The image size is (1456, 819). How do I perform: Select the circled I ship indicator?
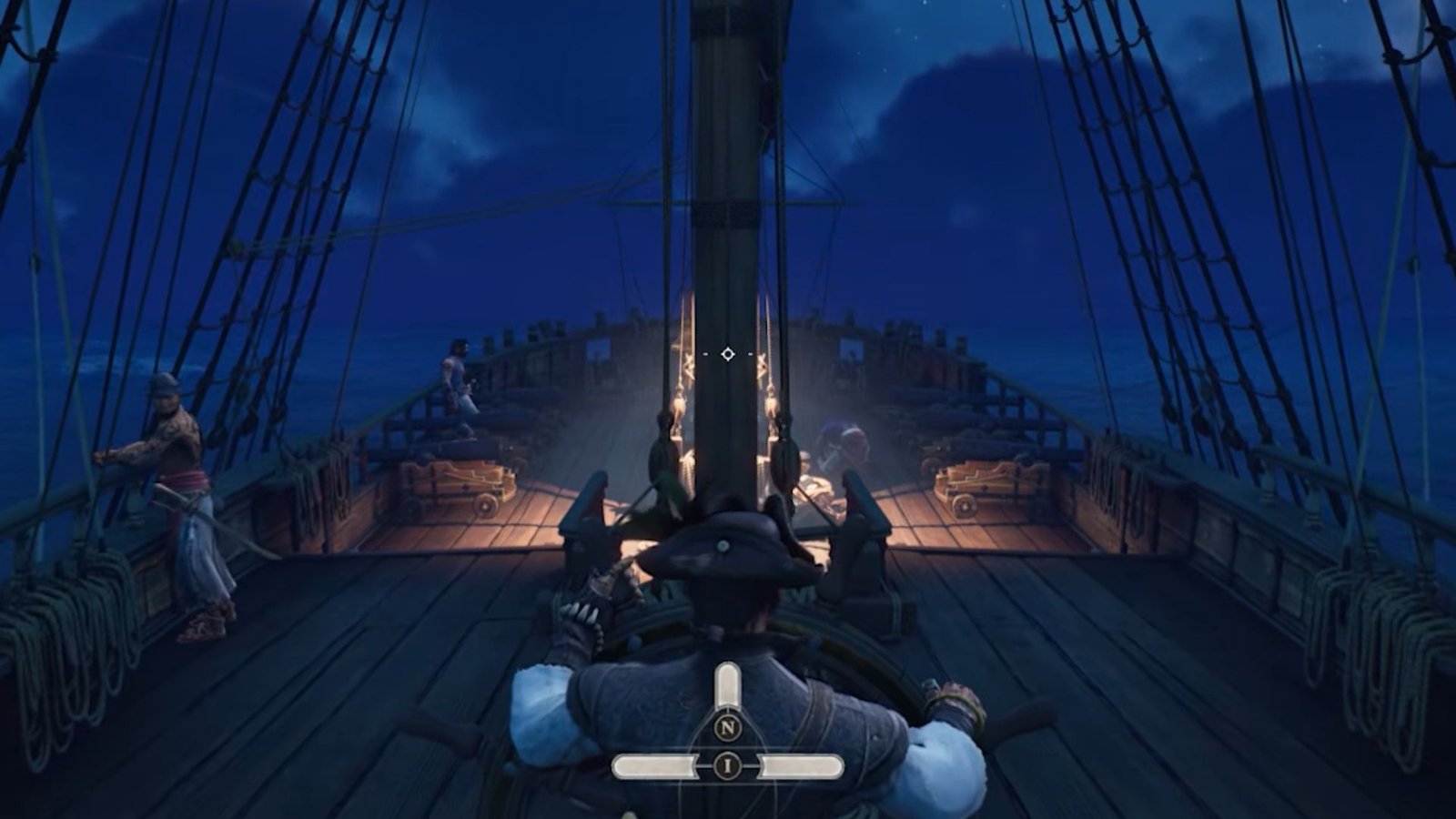click(x=727, y=766)
